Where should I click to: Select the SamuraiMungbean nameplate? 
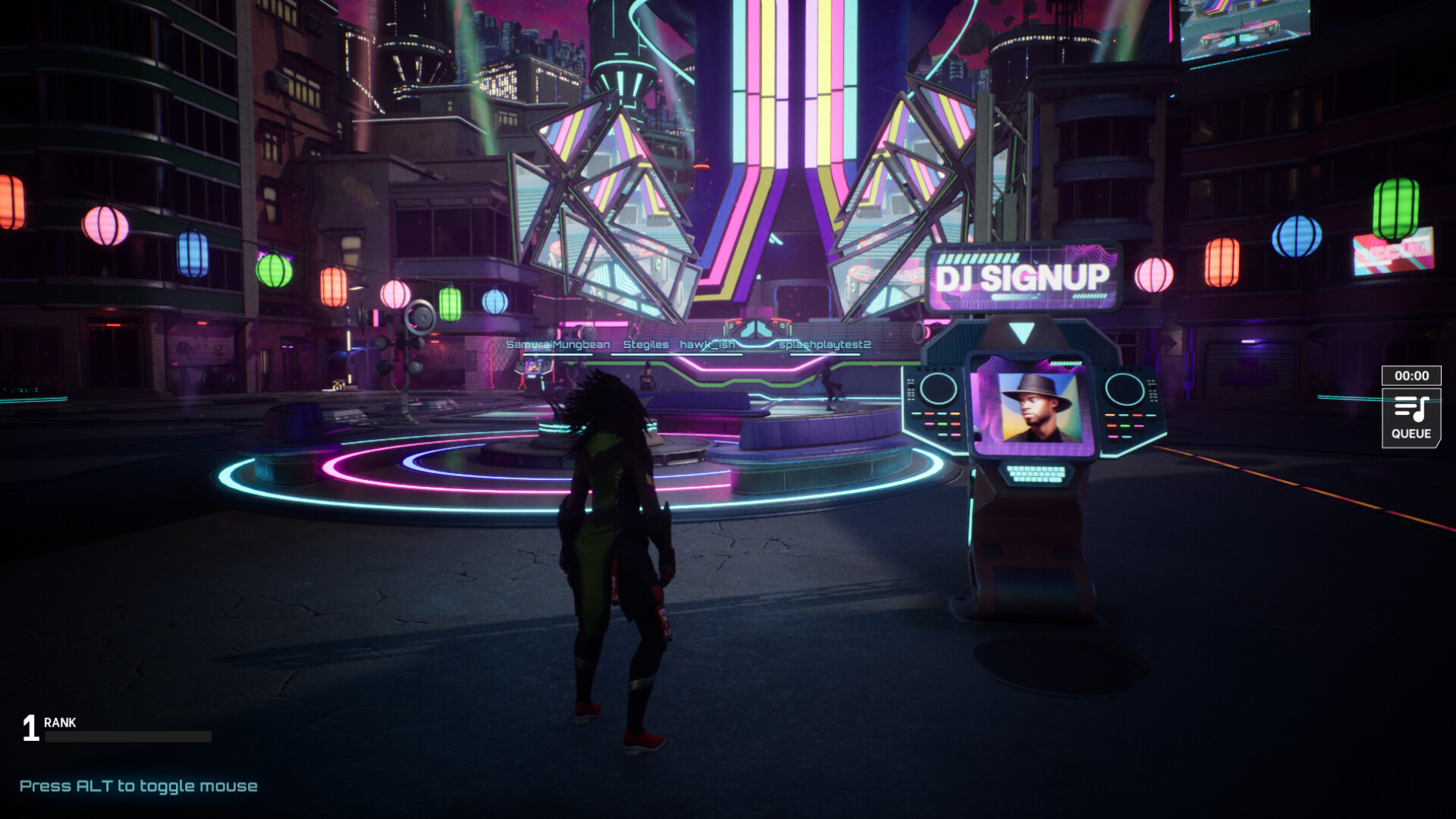[x=557, y=344]
